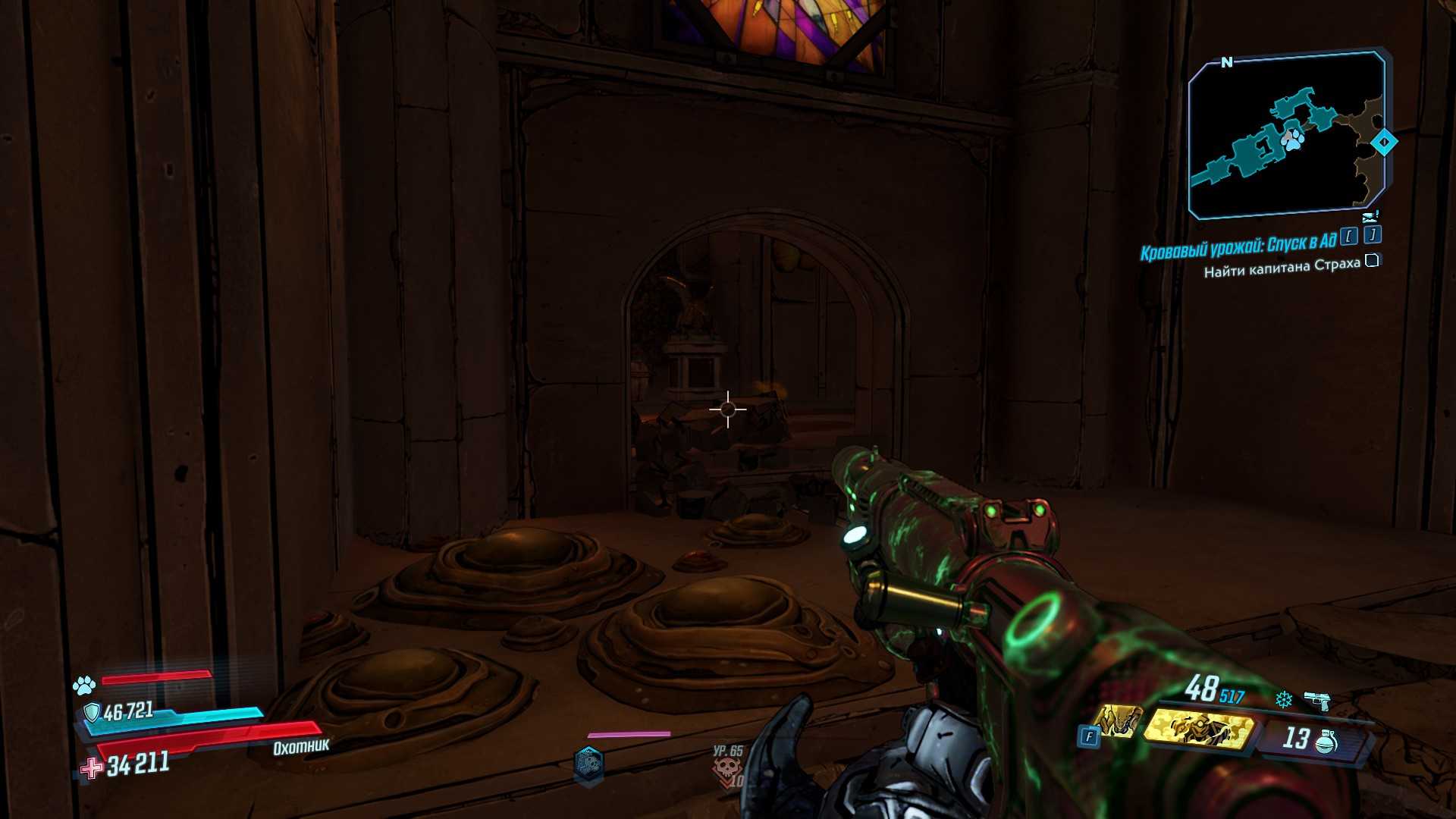Click the paw player marker on minimap
The height and width of the screenshot is (819, 1456).
pos(1291,139)
